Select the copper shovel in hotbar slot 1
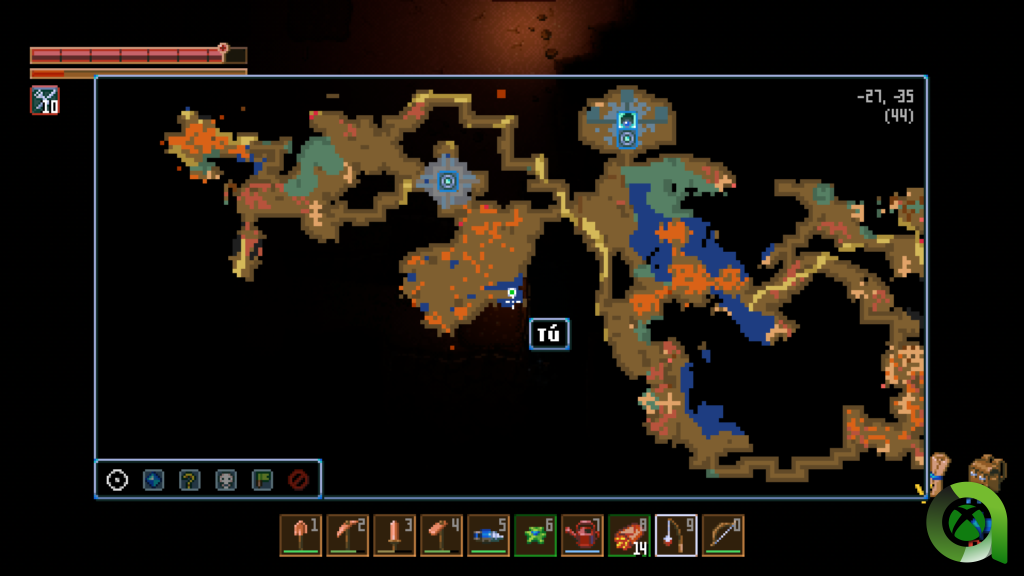Image resolution: width=1024 pixels, height=576 pixels. (300, 535)
